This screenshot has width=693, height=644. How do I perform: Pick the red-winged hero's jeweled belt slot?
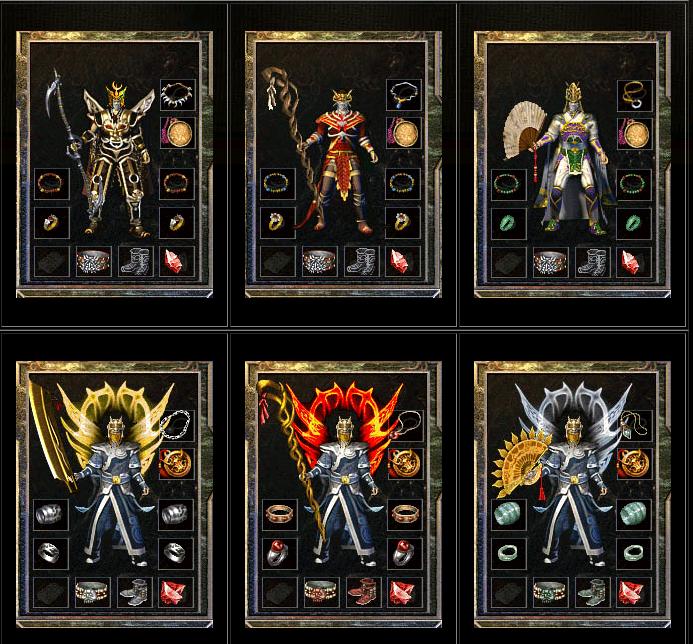[x=321, y=592]
